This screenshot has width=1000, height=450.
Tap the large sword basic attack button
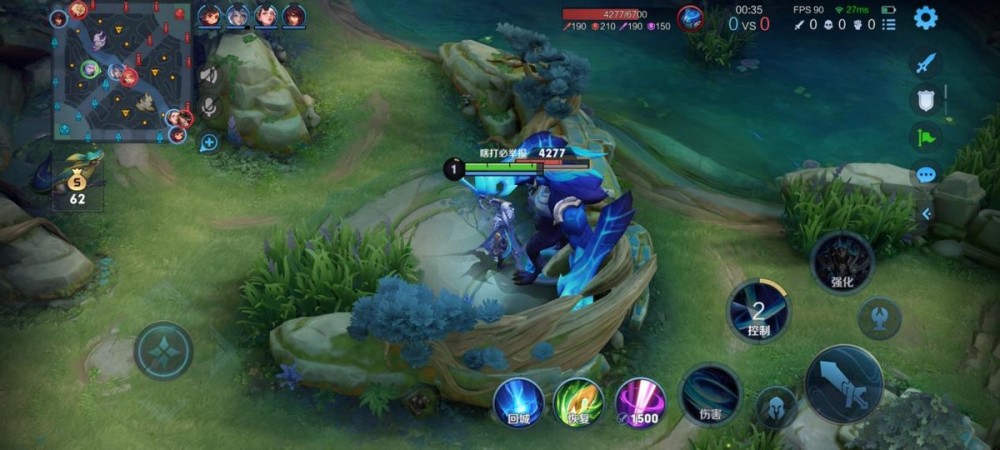pyautogui.click(x=844, y=383)
